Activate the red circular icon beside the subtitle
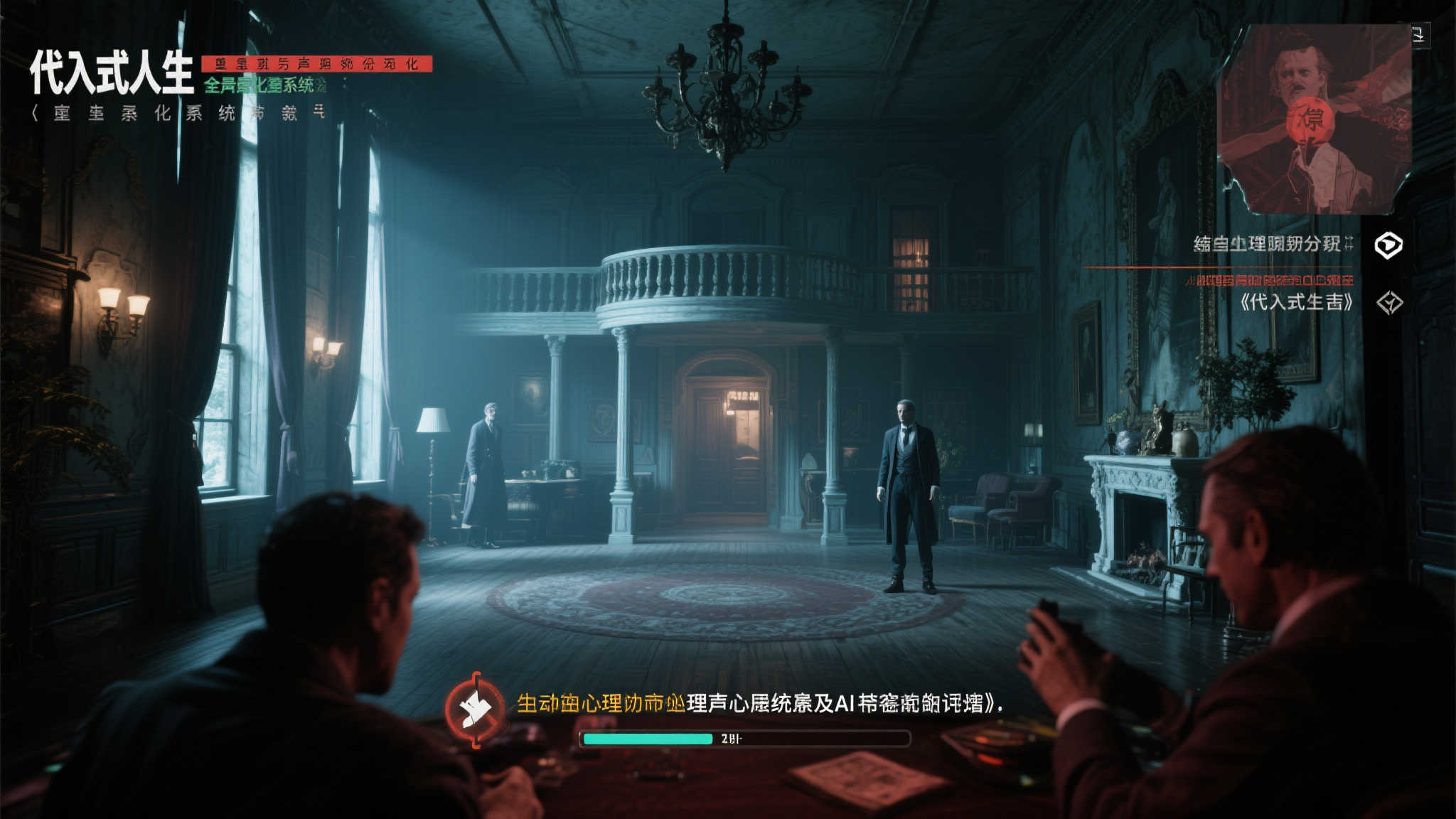Viewport: 1456px width, 819px height. click(475, 709)
